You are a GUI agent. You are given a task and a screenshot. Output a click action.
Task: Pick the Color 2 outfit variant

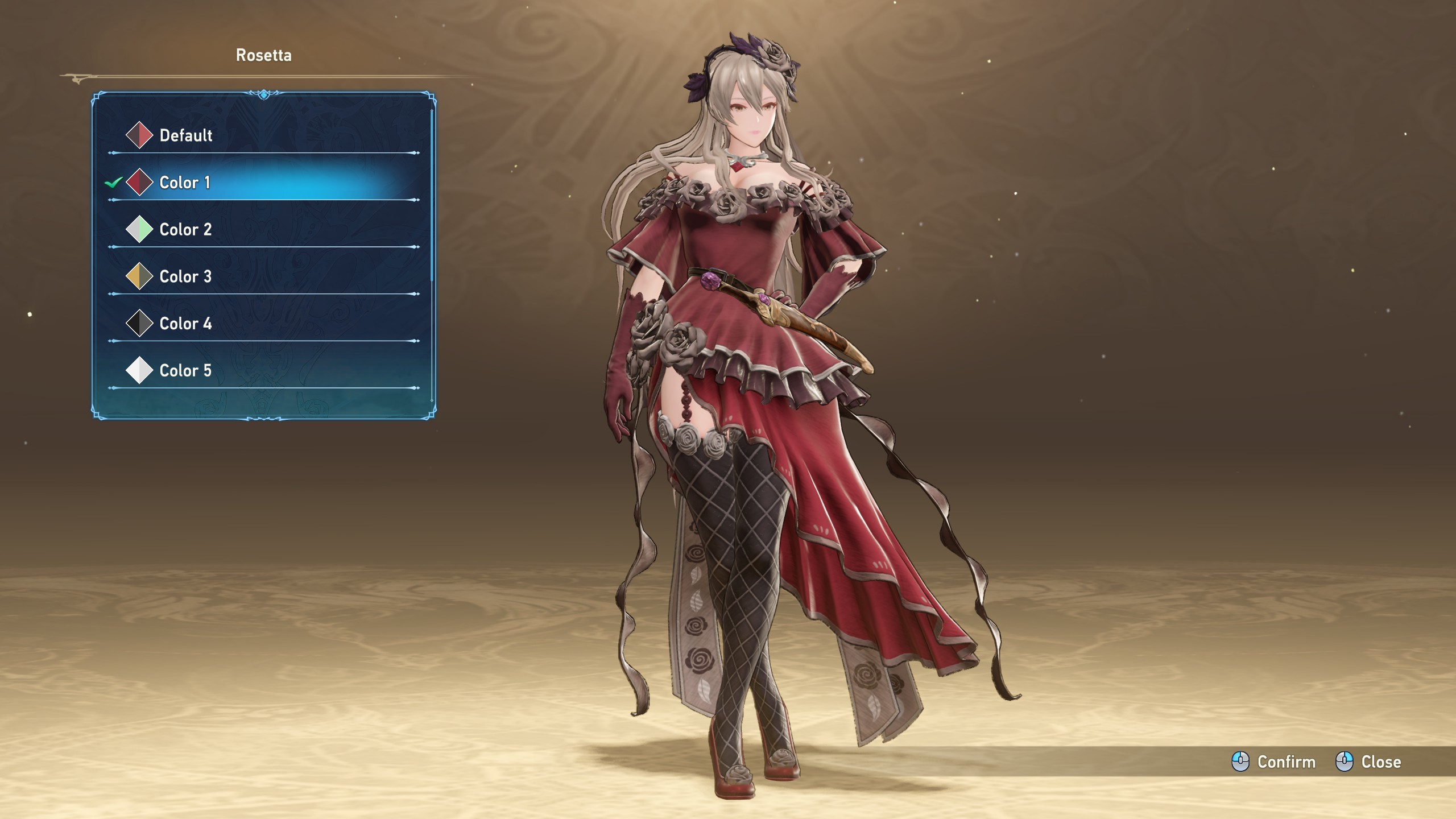point(185,230)
